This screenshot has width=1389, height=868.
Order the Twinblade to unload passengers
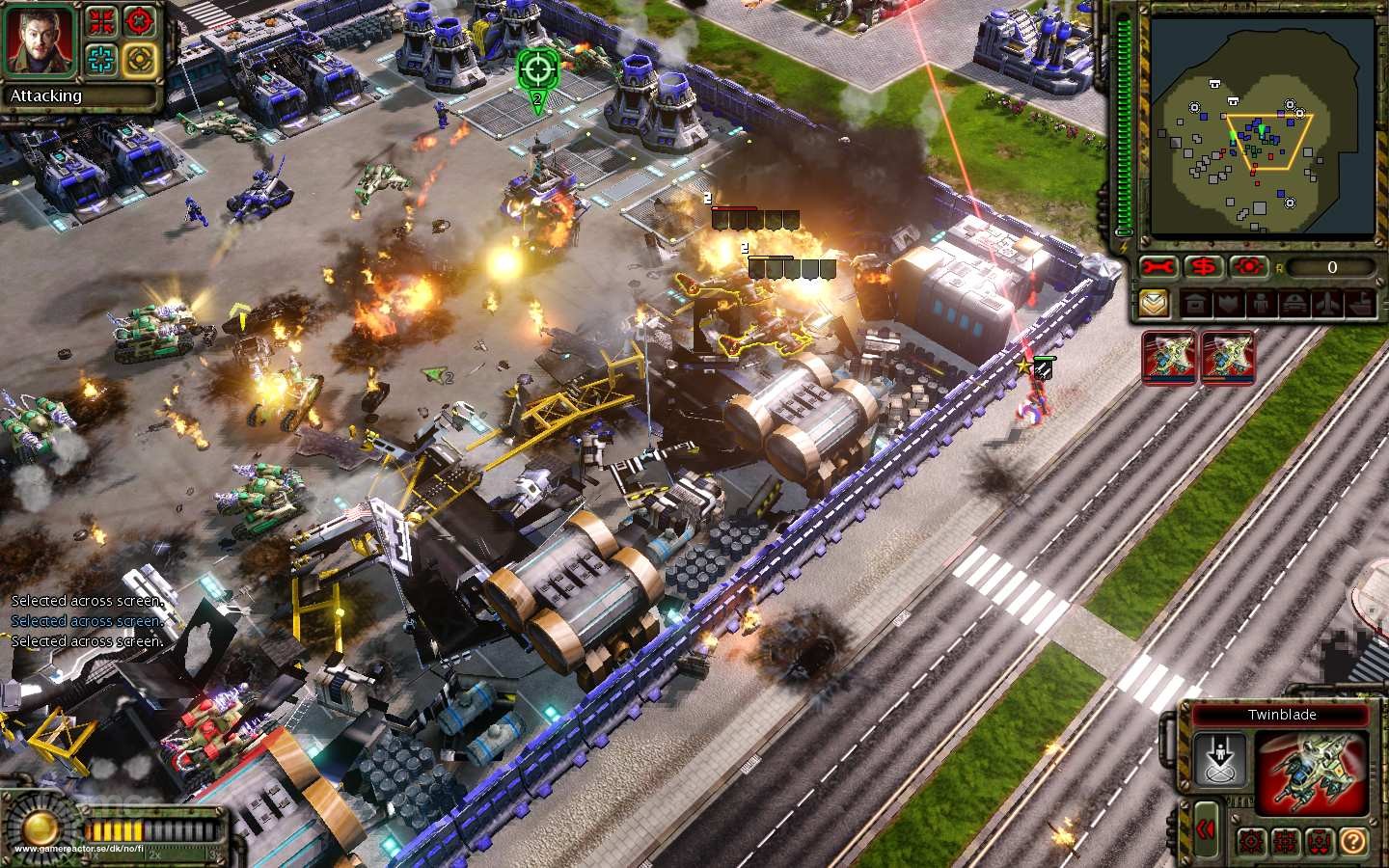click(x=1221, y=759)
